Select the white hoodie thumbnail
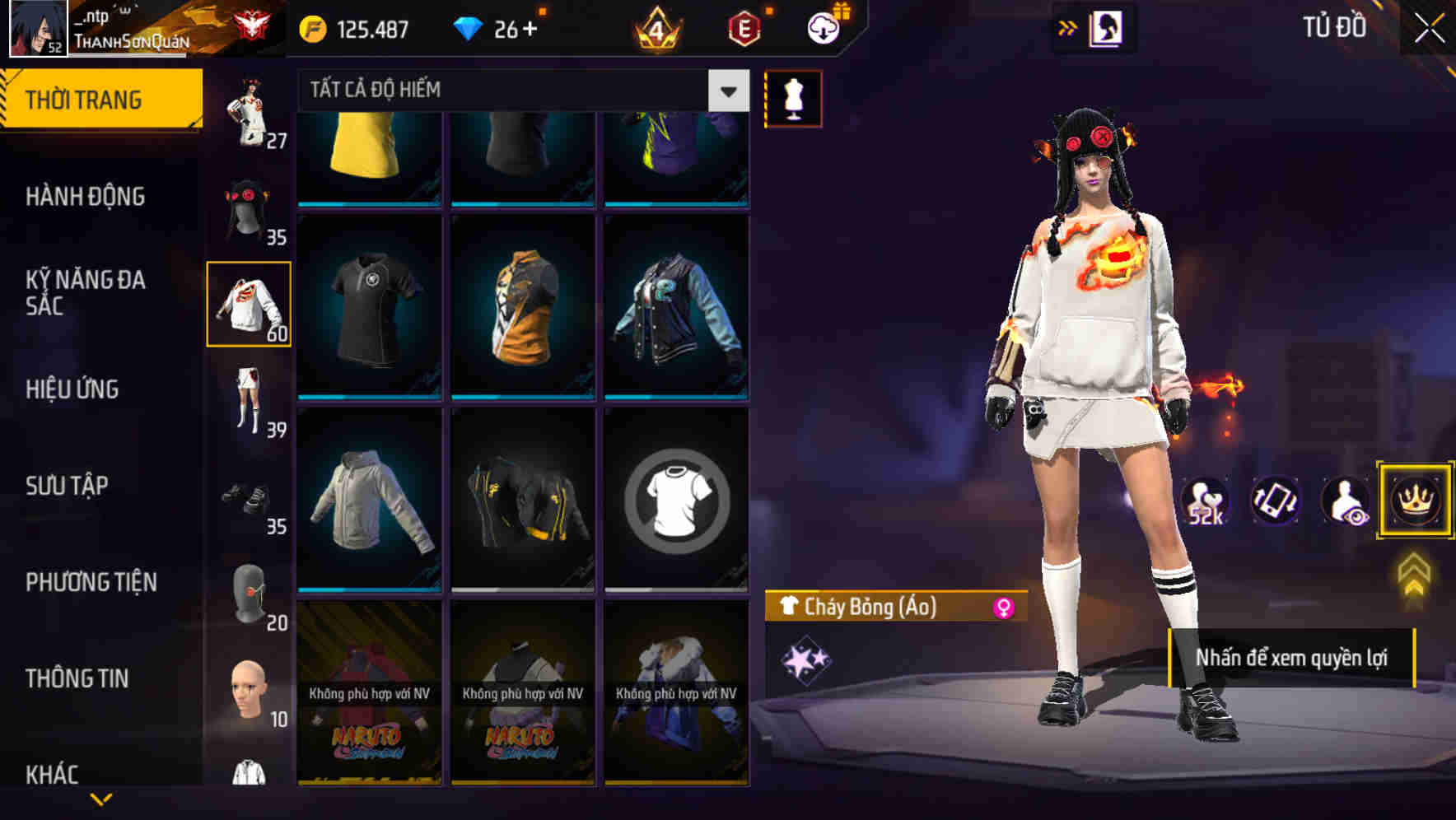The width and height of the screenshot is (1456, 820). (x=369, y=509)
